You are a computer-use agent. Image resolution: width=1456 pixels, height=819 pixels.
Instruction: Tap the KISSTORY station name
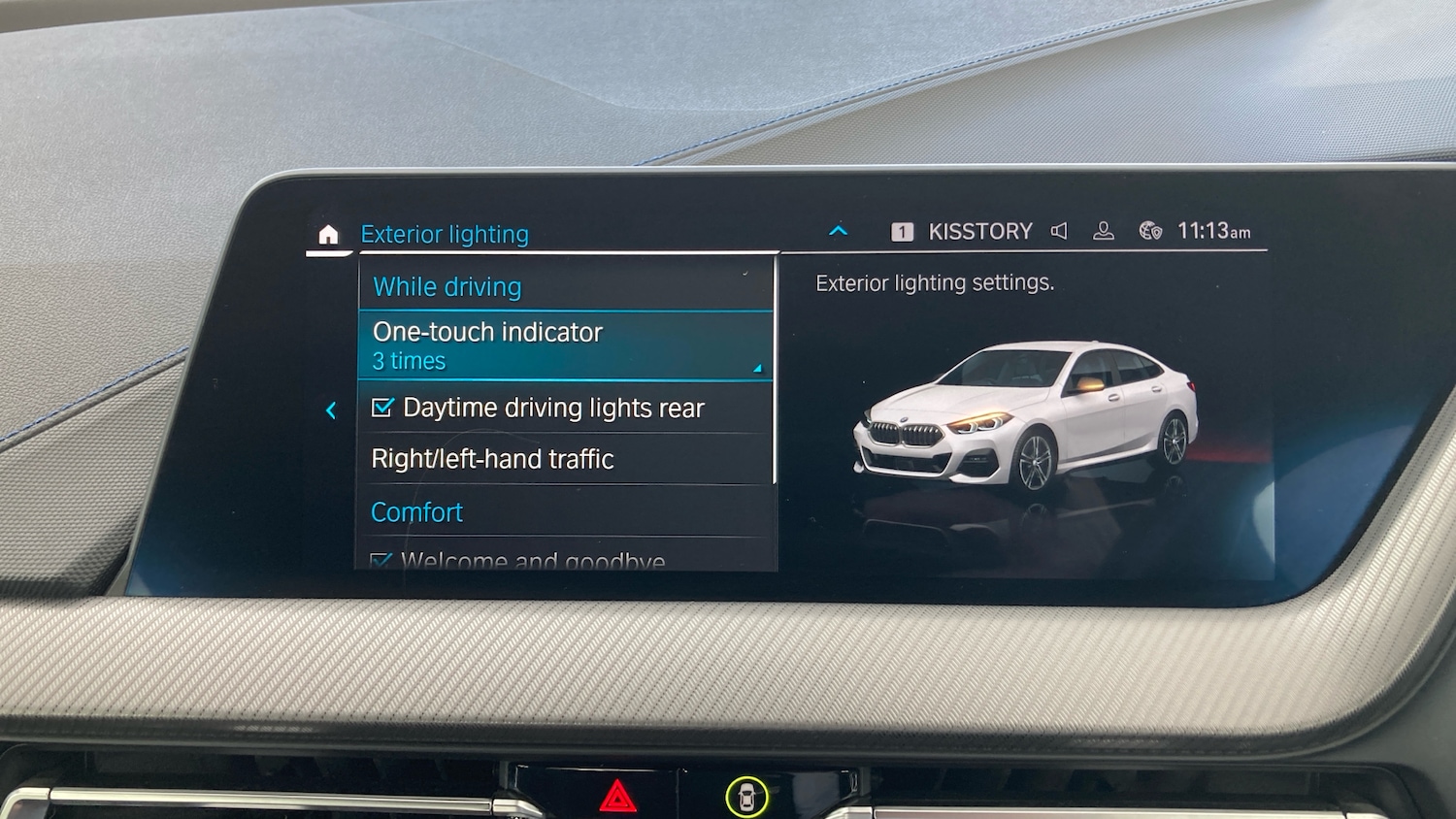[980, 230]
